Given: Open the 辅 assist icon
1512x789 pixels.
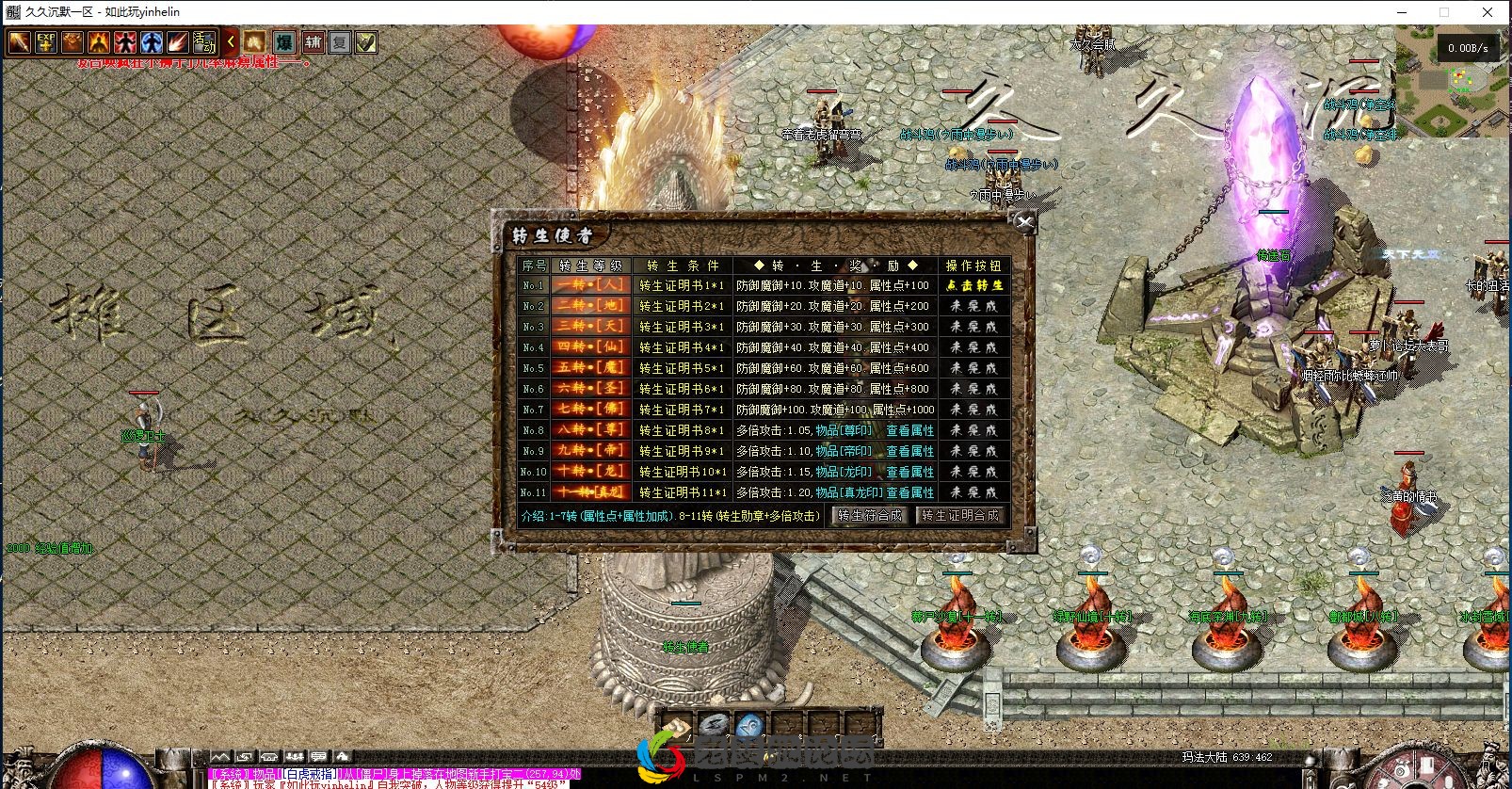Looking at the screenshot, I should coord(312,42).
